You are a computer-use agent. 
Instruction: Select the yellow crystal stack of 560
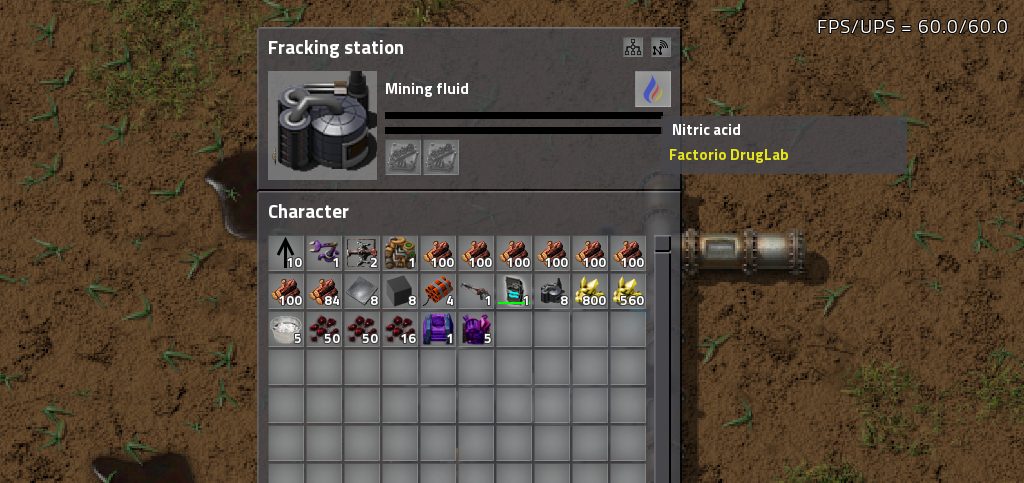pos(628,290)
